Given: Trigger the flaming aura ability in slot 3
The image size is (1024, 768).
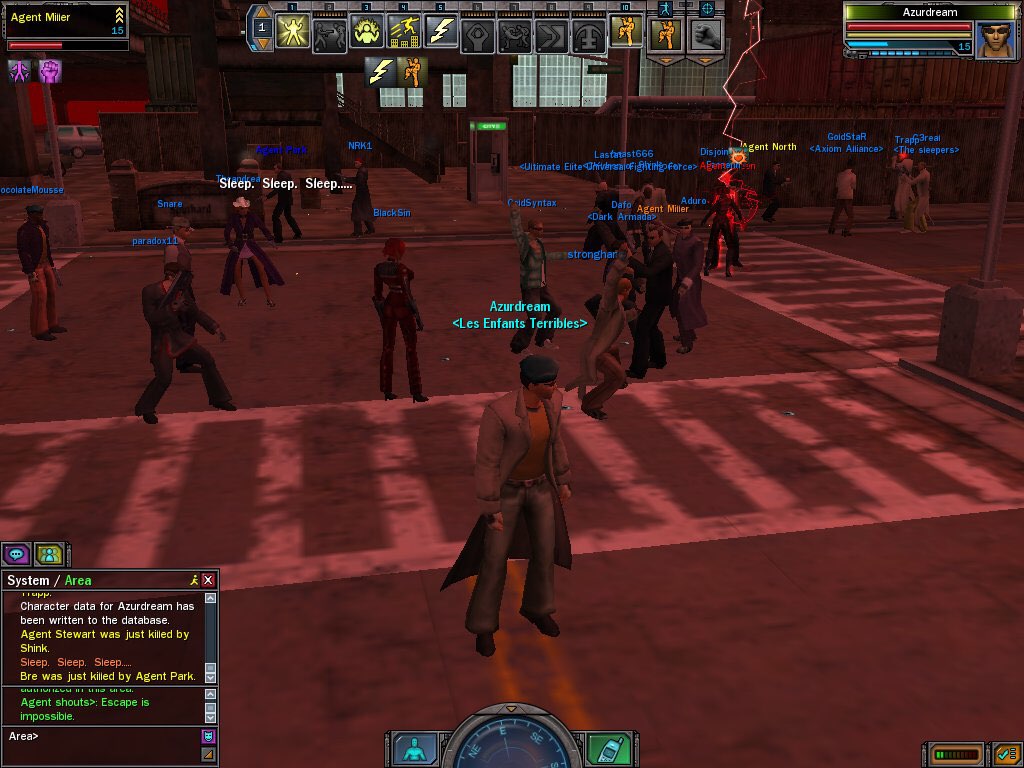Looking at the screenshot, I should click(x=367, y=33).
